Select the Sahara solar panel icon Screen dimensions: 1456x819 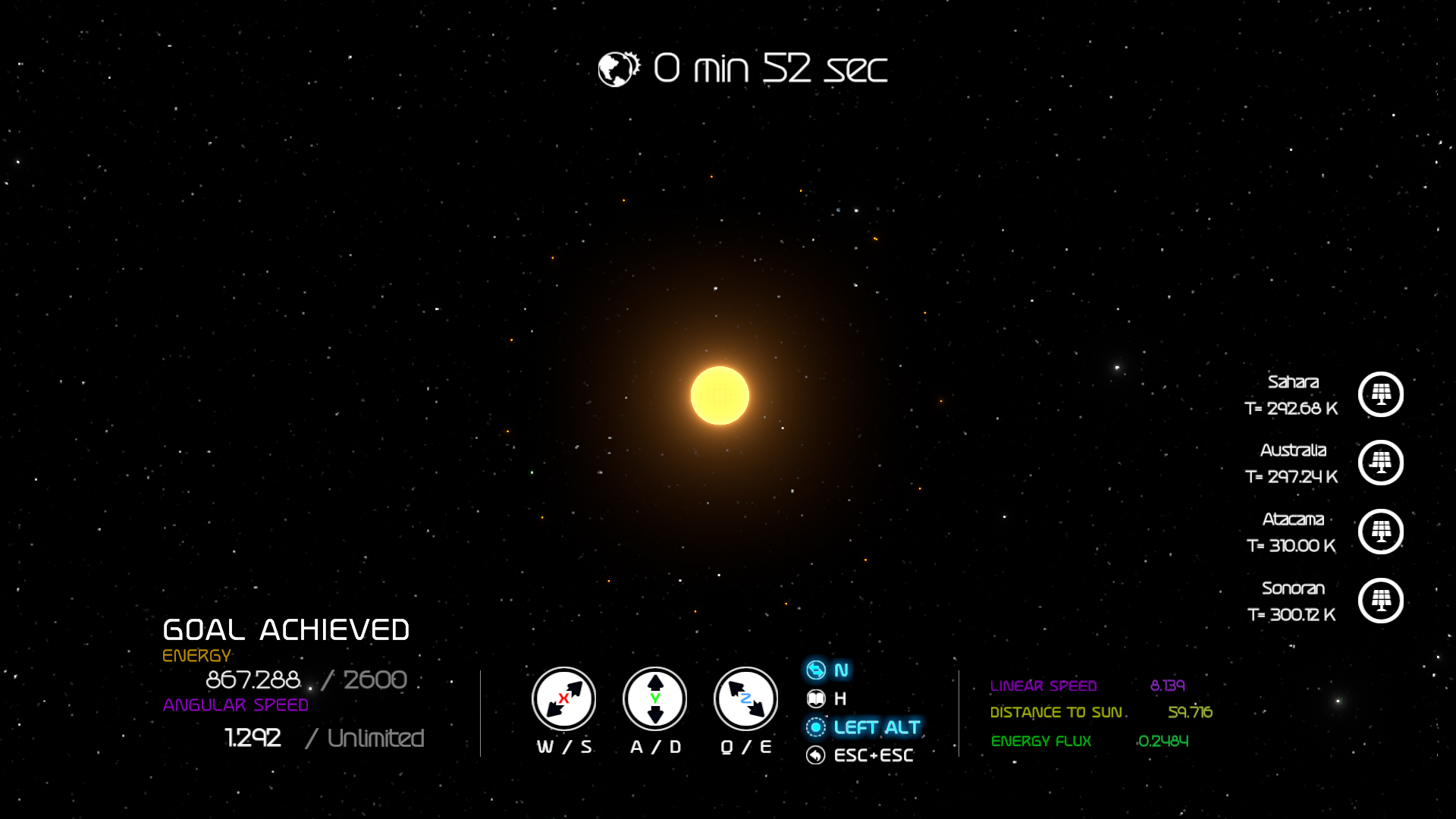1380,394
